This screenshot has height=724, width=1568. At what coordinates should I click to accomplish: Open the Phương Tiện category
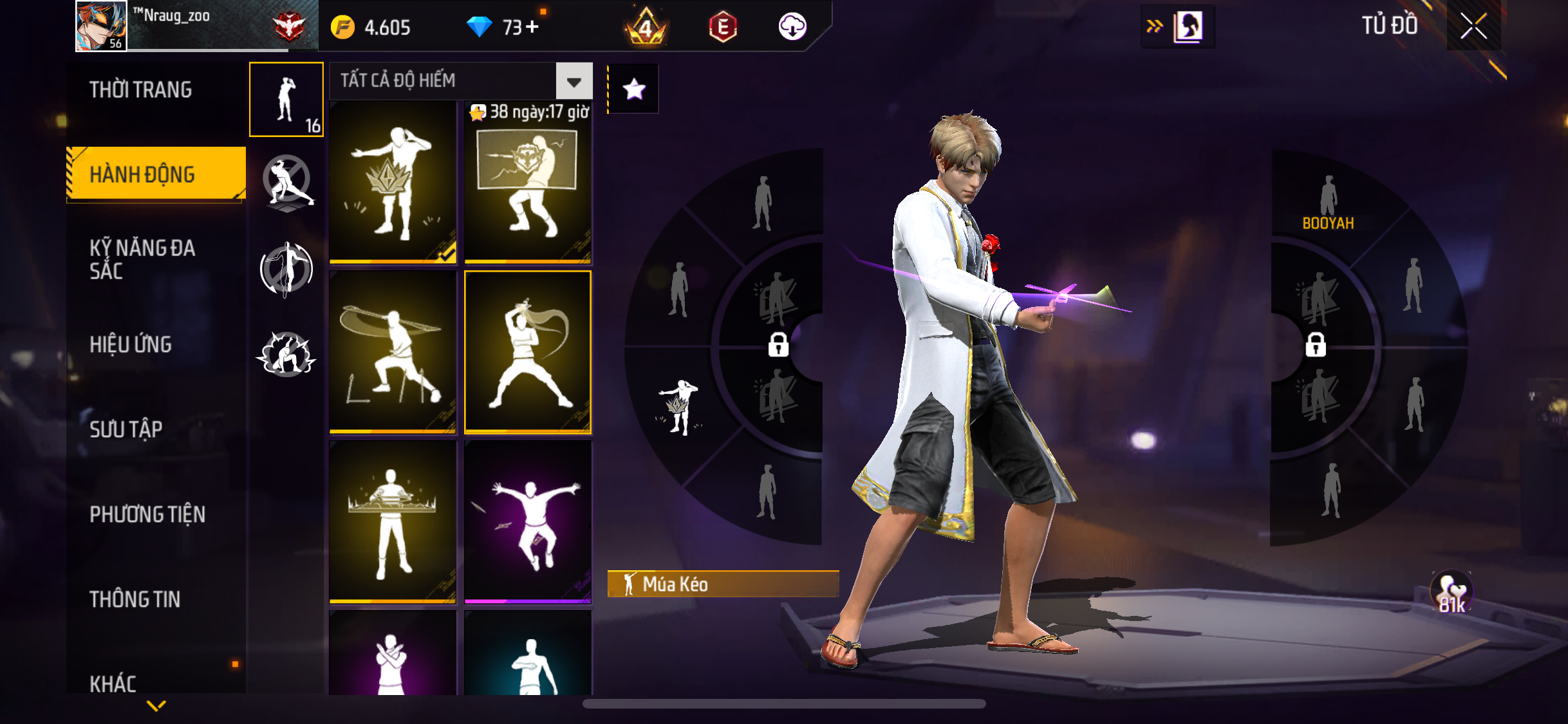[x=147, y=514]
